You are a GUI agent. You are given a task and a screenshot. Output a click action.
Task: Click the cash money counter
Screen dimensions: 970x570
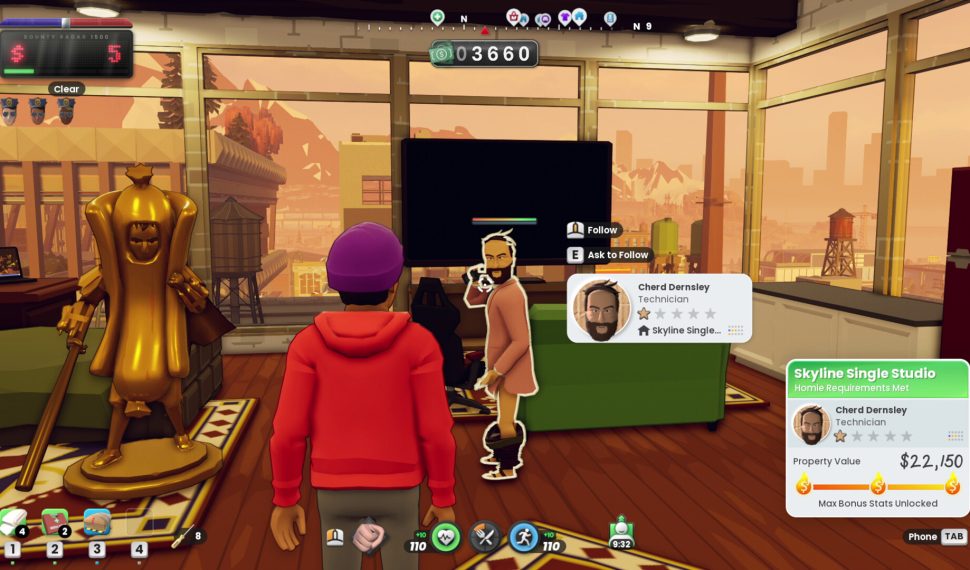[484, 54]
